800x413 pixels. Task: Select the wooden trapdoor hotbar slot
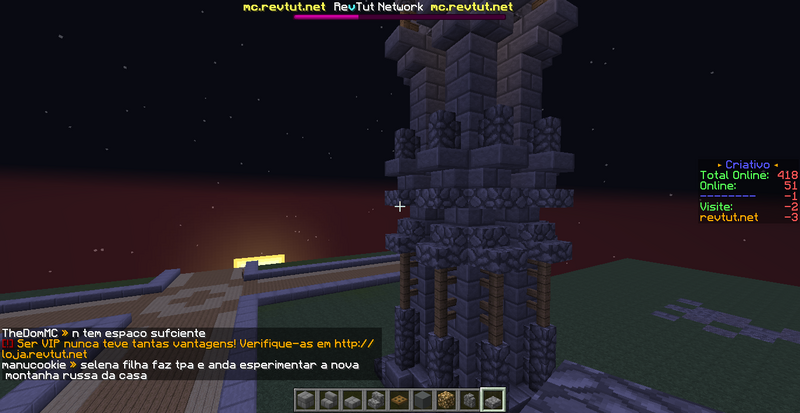click(399, 400)
